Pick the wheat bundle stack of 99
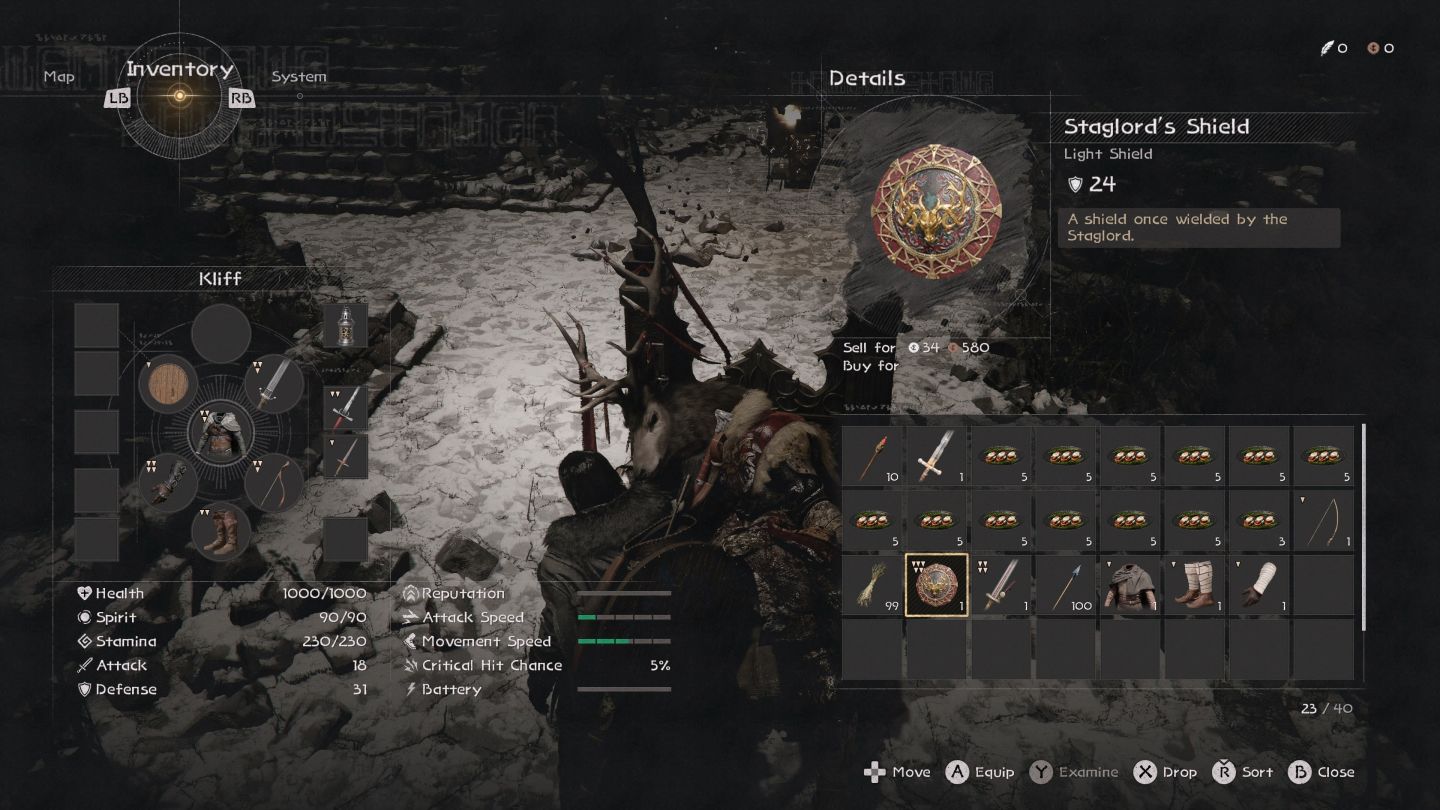 pos(872,585)
